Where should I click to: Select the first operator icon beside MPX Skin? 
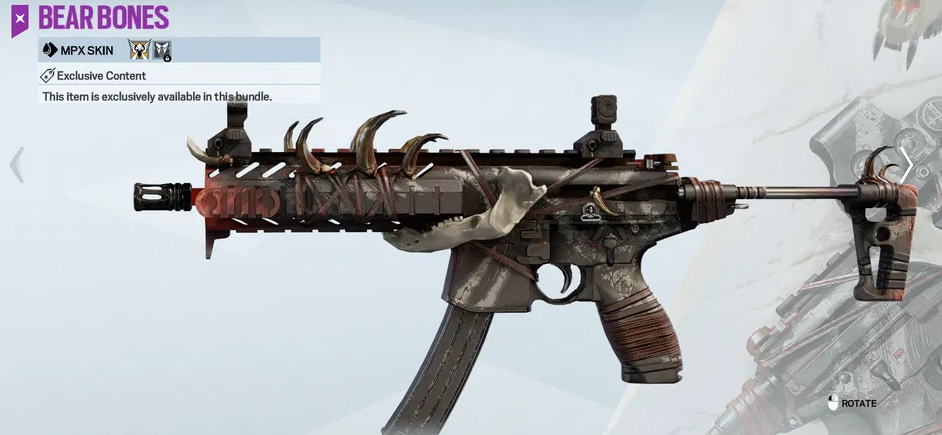tap(138, 50)
